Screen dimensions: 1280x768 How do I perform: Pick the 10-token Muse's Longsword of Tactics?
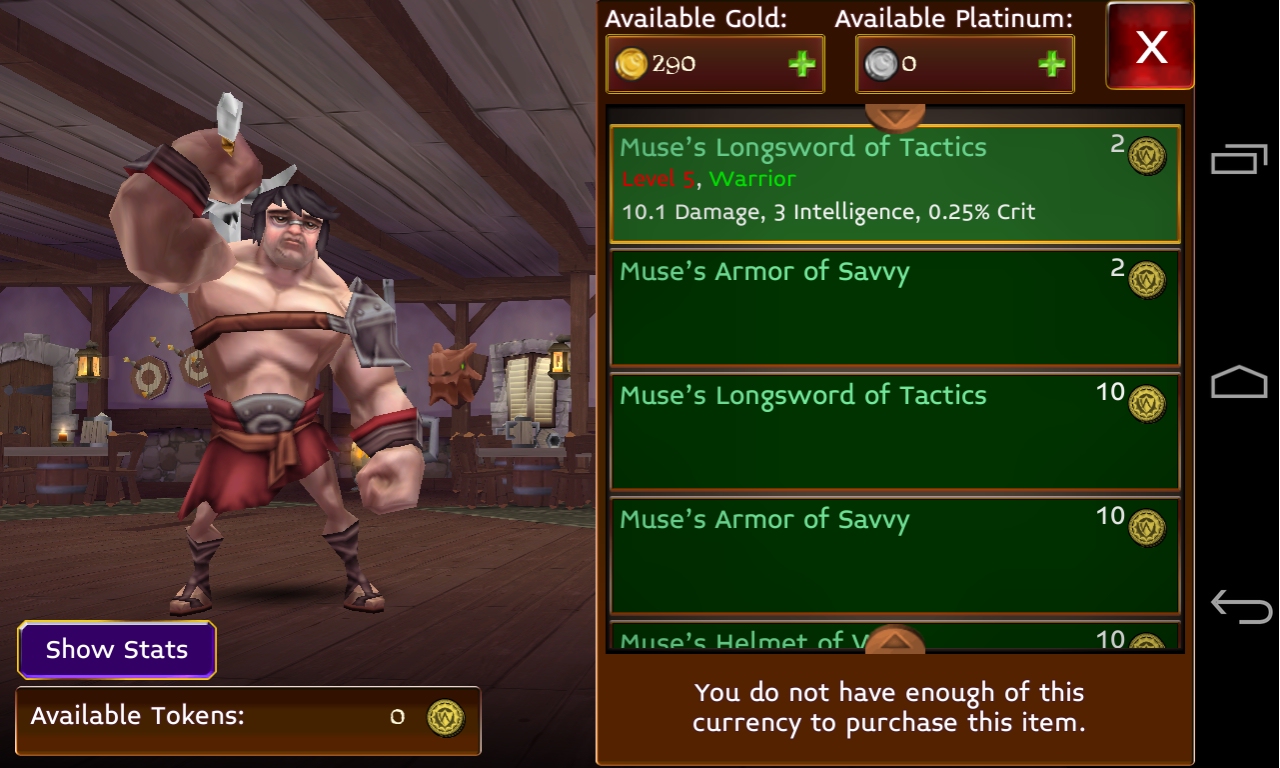point(894,432)
